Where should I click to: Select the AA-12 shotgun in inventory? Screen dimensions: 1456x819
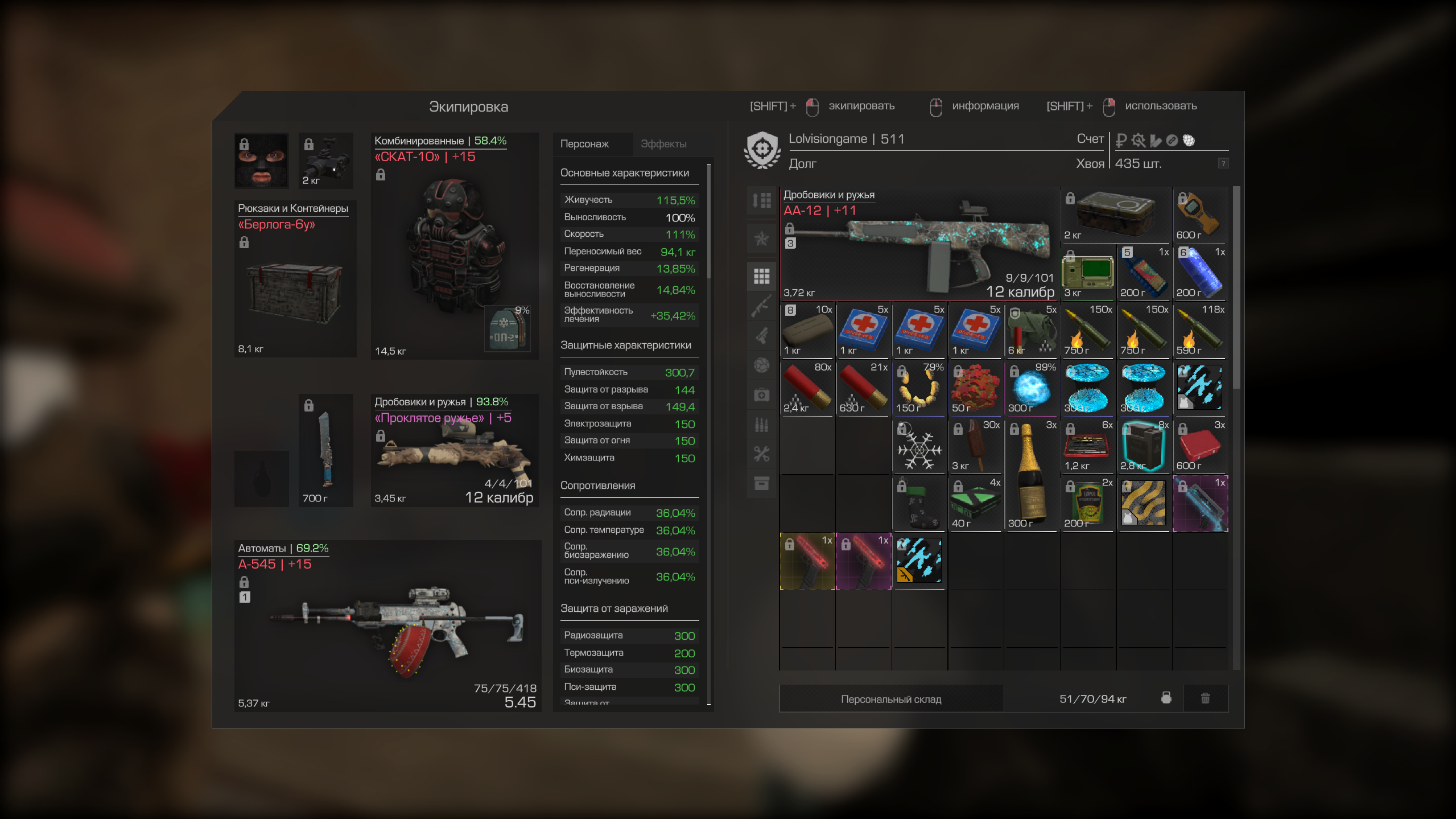pos(919,245)
